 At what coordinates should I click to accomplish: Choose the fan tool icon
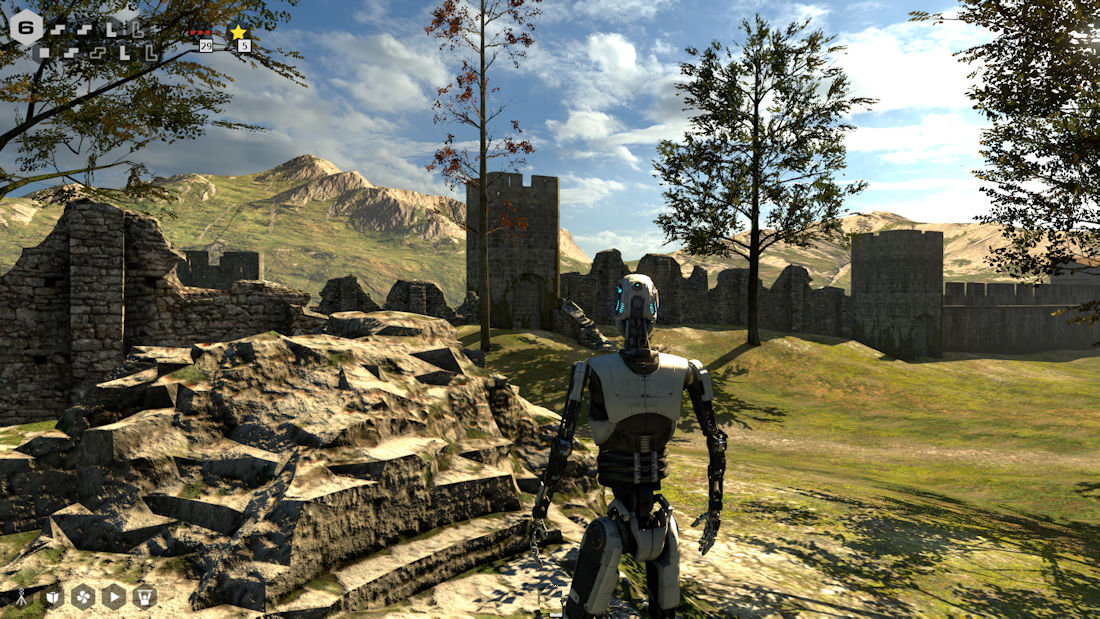click(x=83, y=597)
